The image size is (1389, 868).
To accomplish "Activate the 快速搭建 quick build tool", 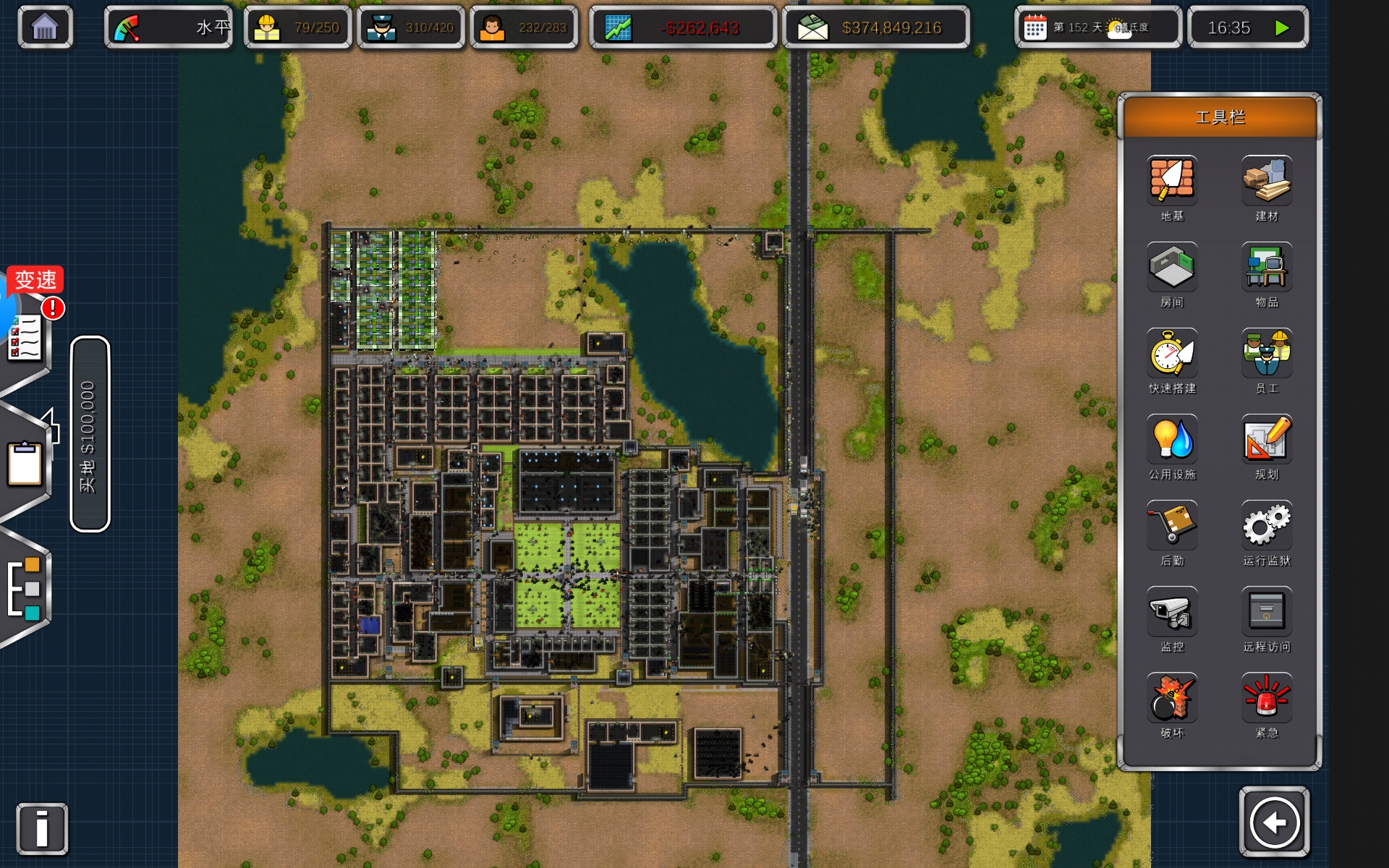I will pos(1172,353).
